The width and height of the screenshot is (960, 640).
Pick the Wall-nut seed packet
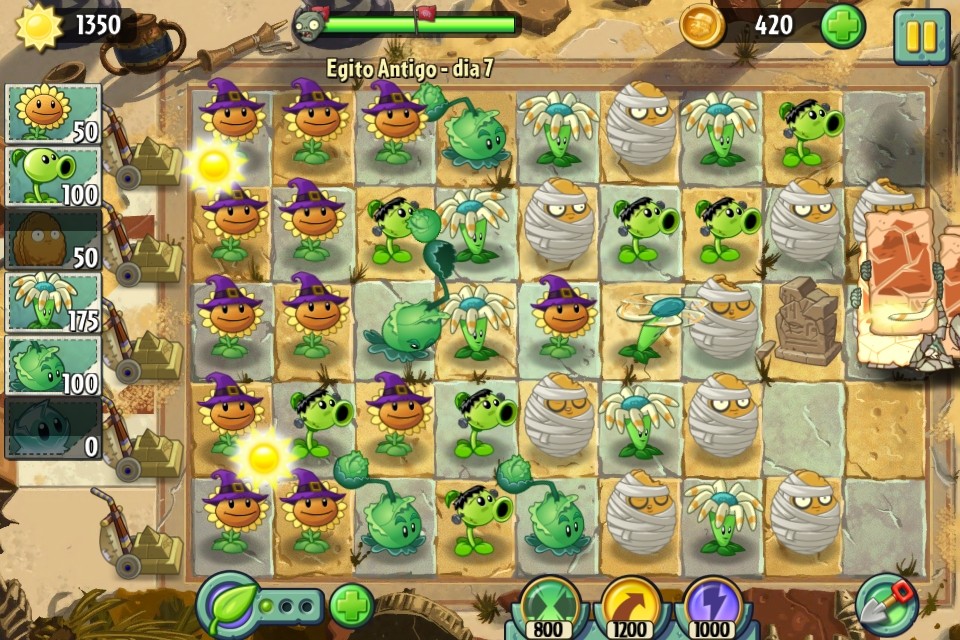point(54,240)
